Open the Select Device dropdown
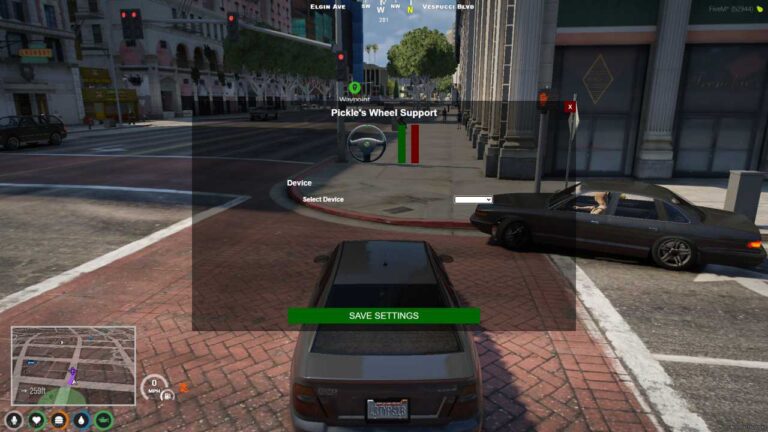 point(473,200)
